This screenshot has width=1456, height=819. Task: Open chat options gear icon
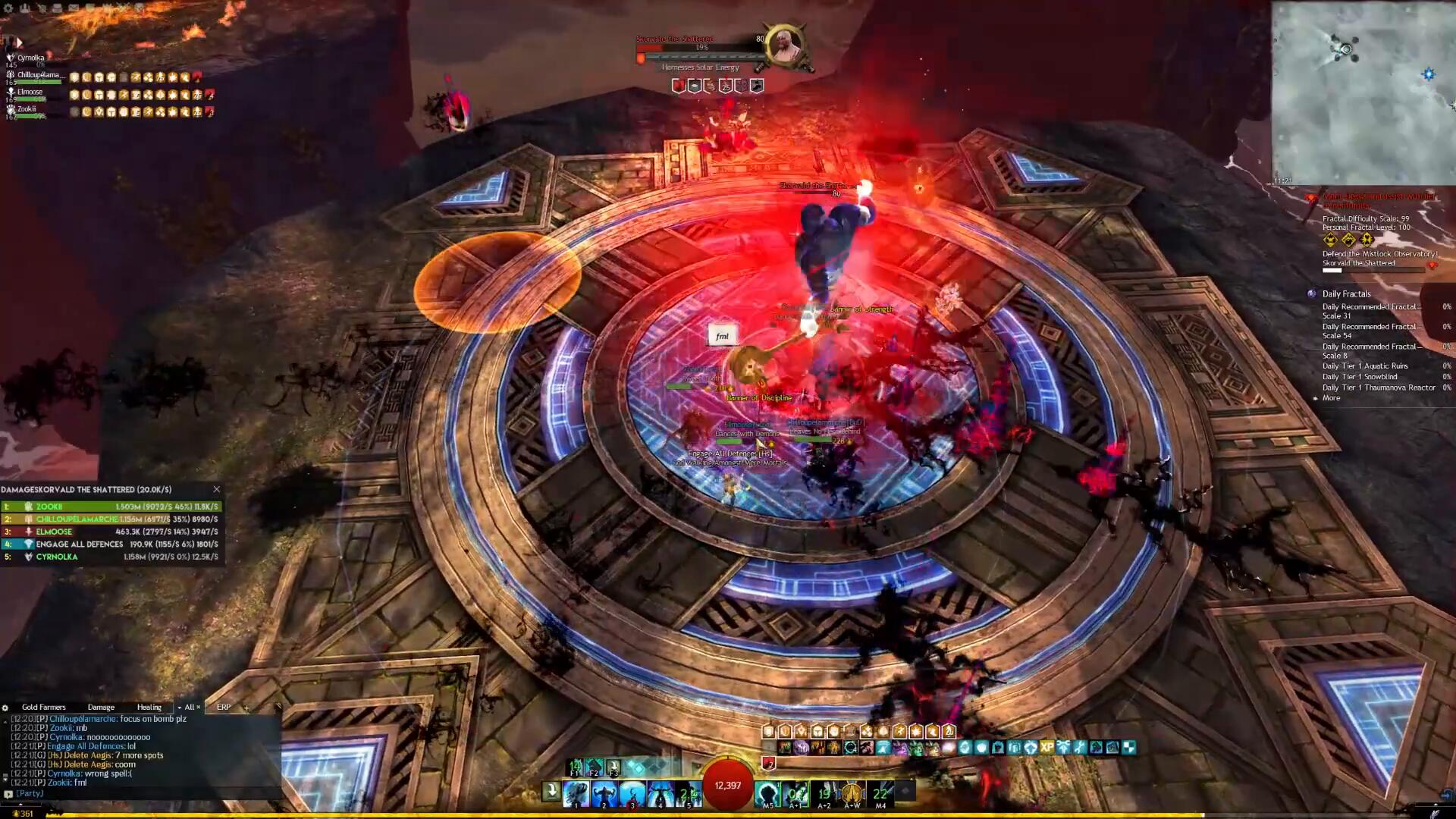(6, 708)
